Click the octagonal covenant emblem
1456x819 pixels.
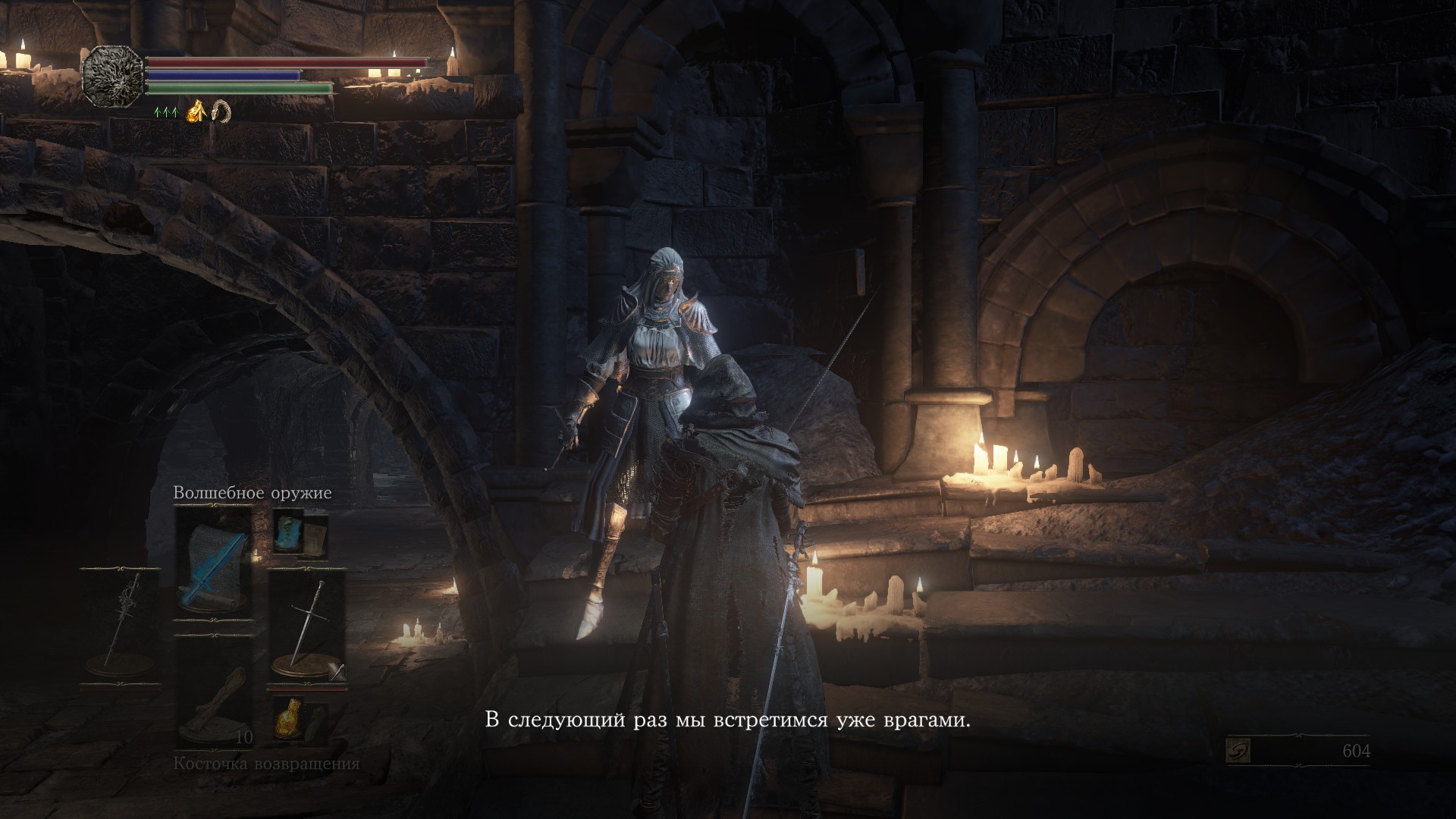click(113, 76)
